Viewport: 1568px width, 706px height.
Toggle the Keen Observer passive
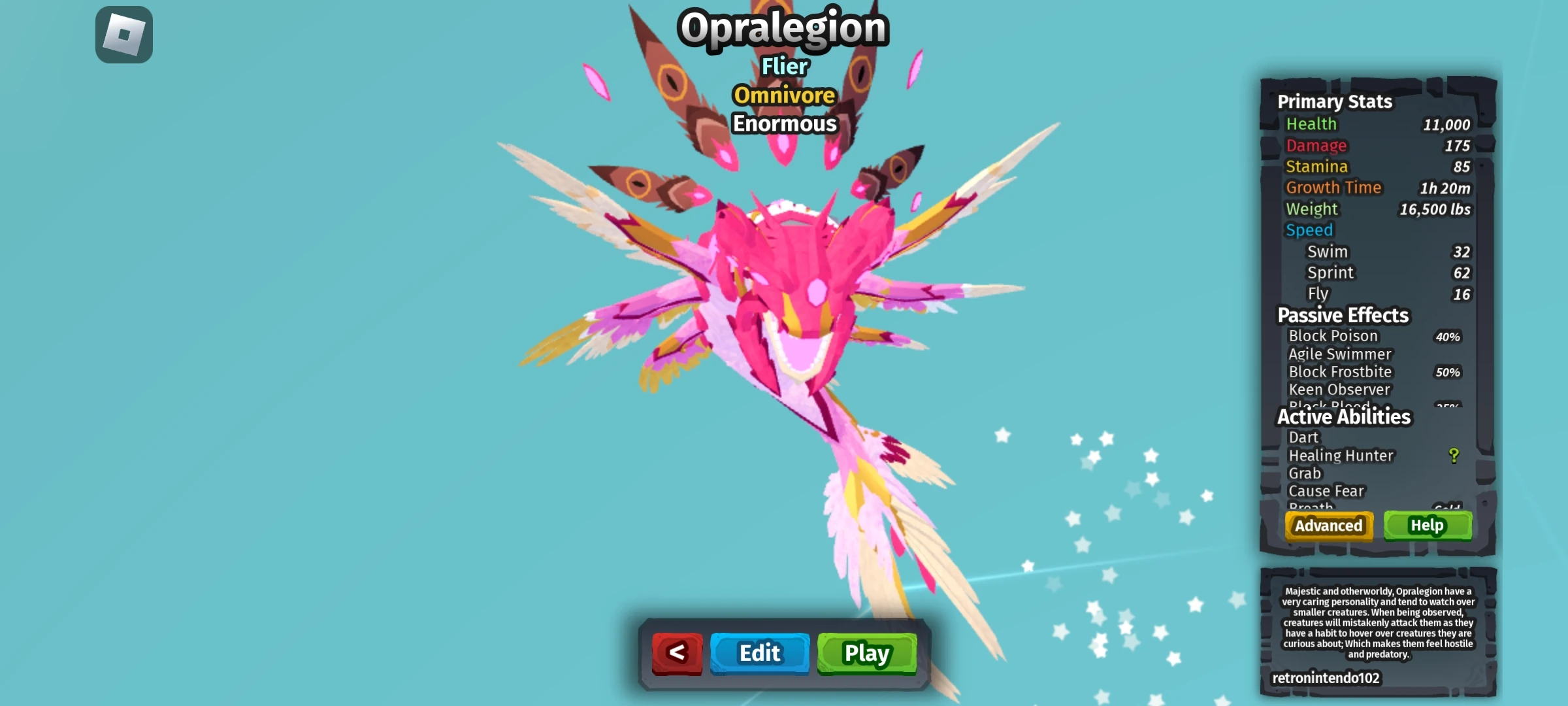point(1339,389)
